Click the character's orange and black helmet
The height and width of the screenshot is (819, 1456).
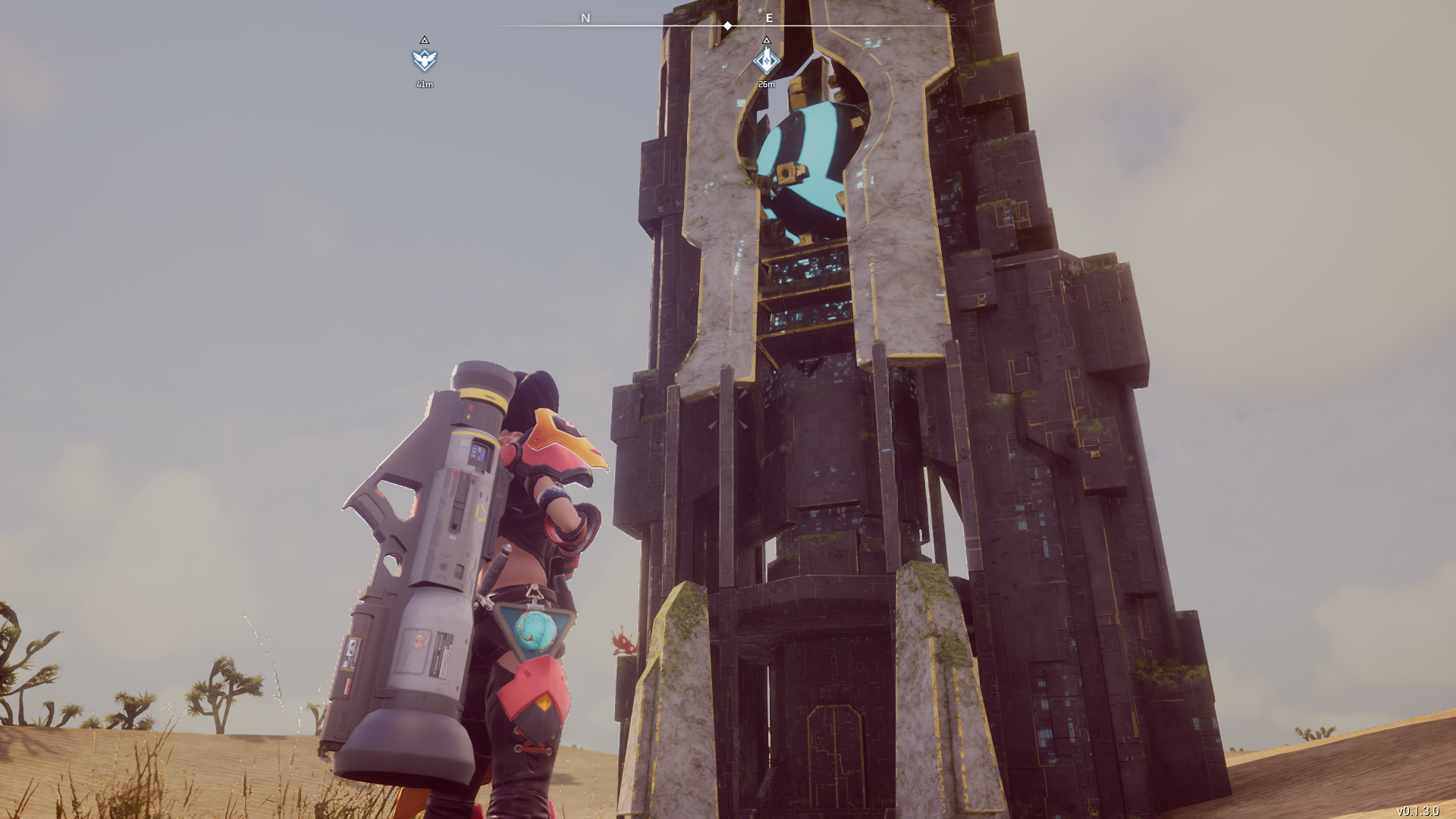coord(565,447)
